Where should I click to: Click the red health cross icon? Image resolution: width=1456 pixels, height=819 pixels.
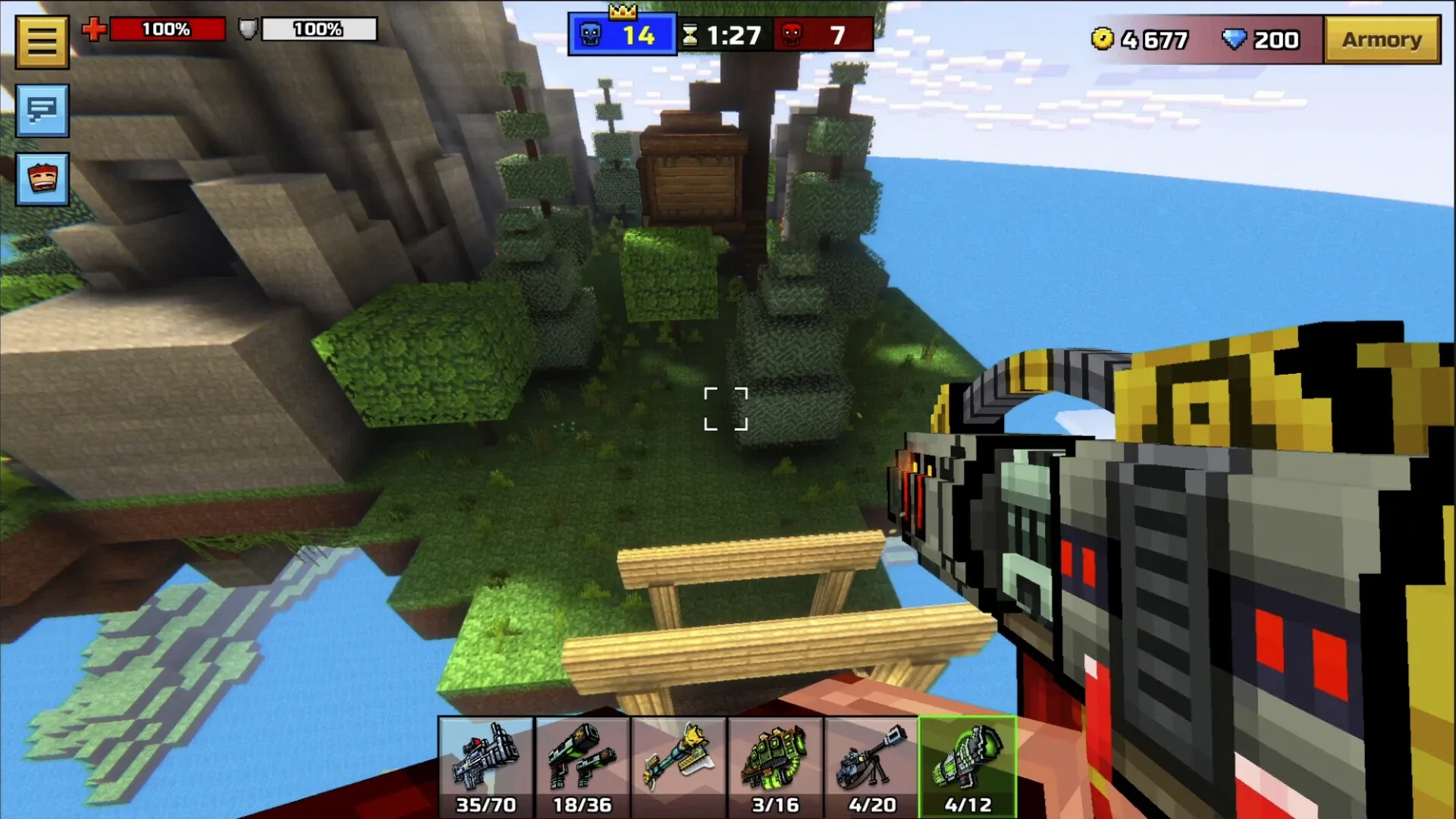94,30
